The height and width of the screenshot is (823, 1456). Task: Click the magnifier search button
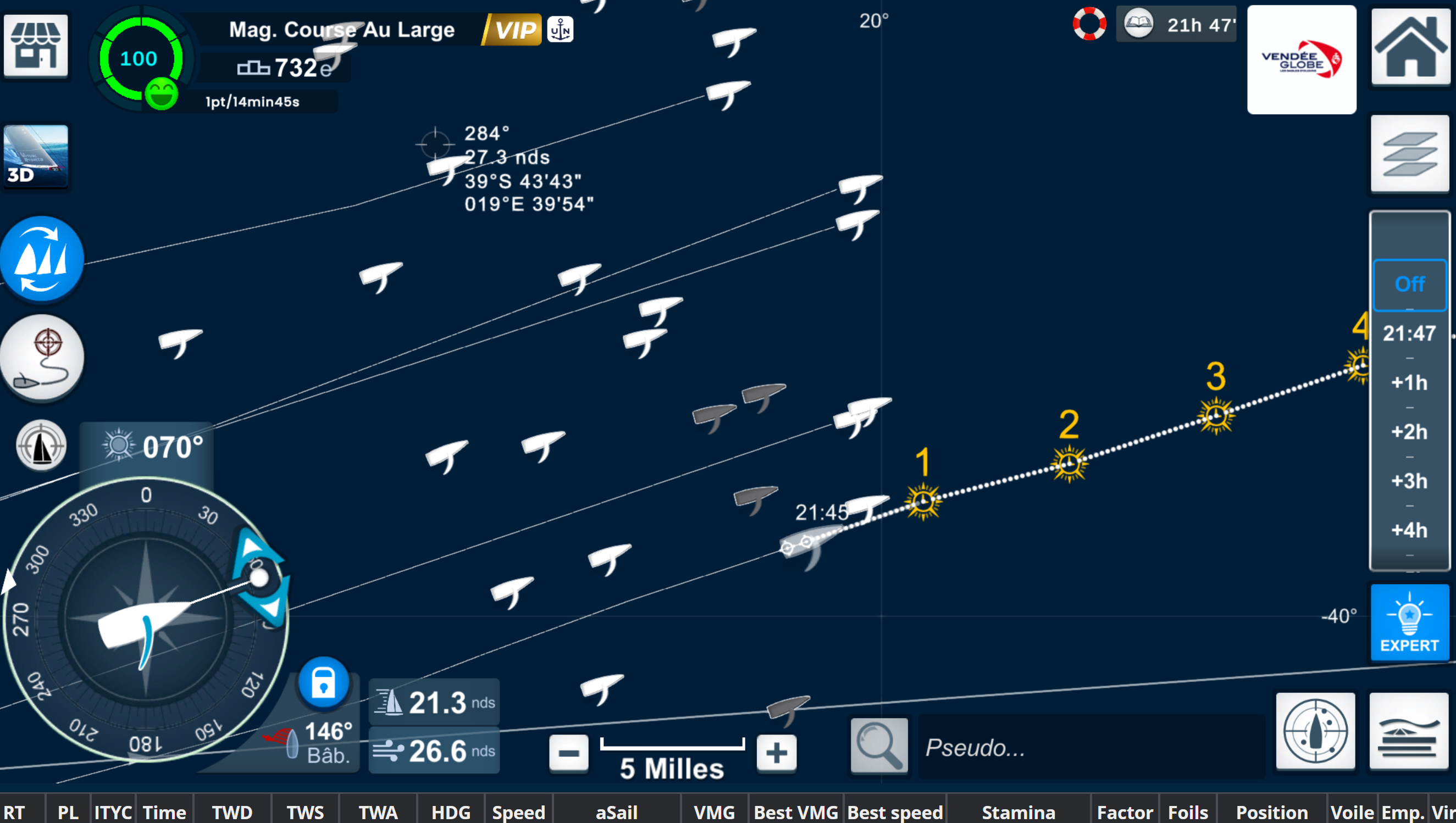[879, 746]
